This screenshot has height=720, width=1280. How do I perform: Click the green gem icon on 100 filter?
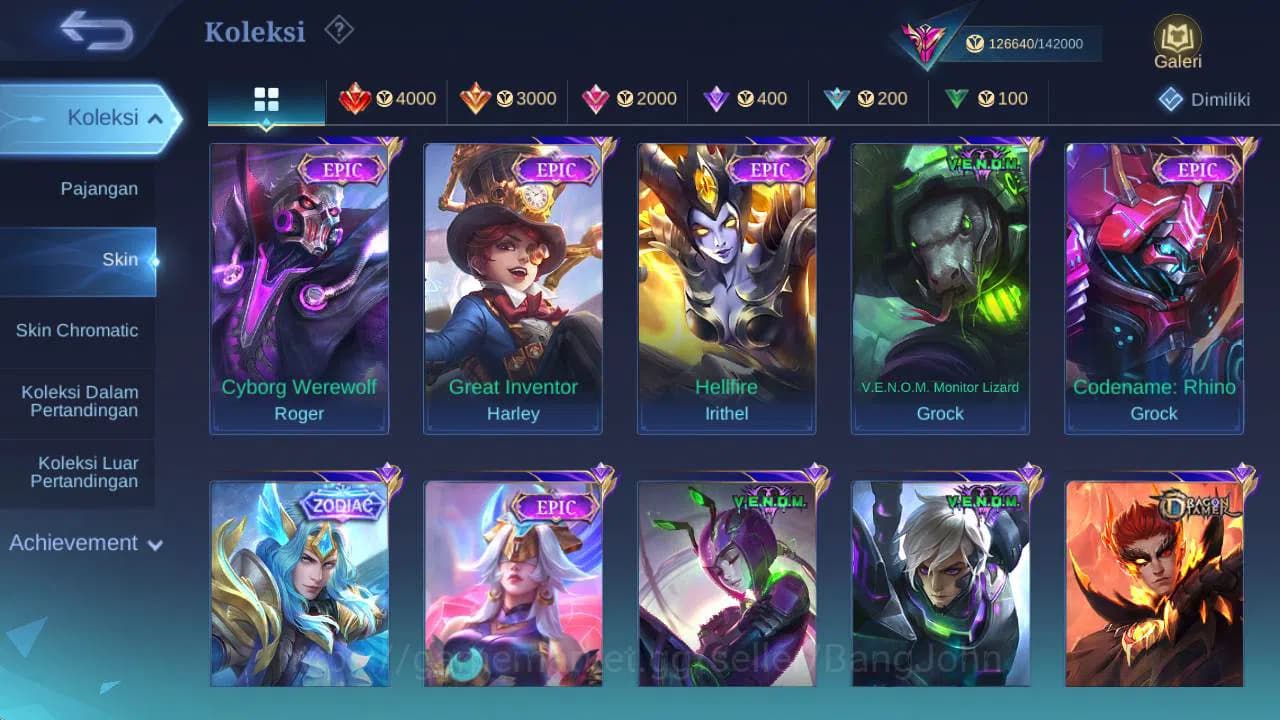(956, 99)
